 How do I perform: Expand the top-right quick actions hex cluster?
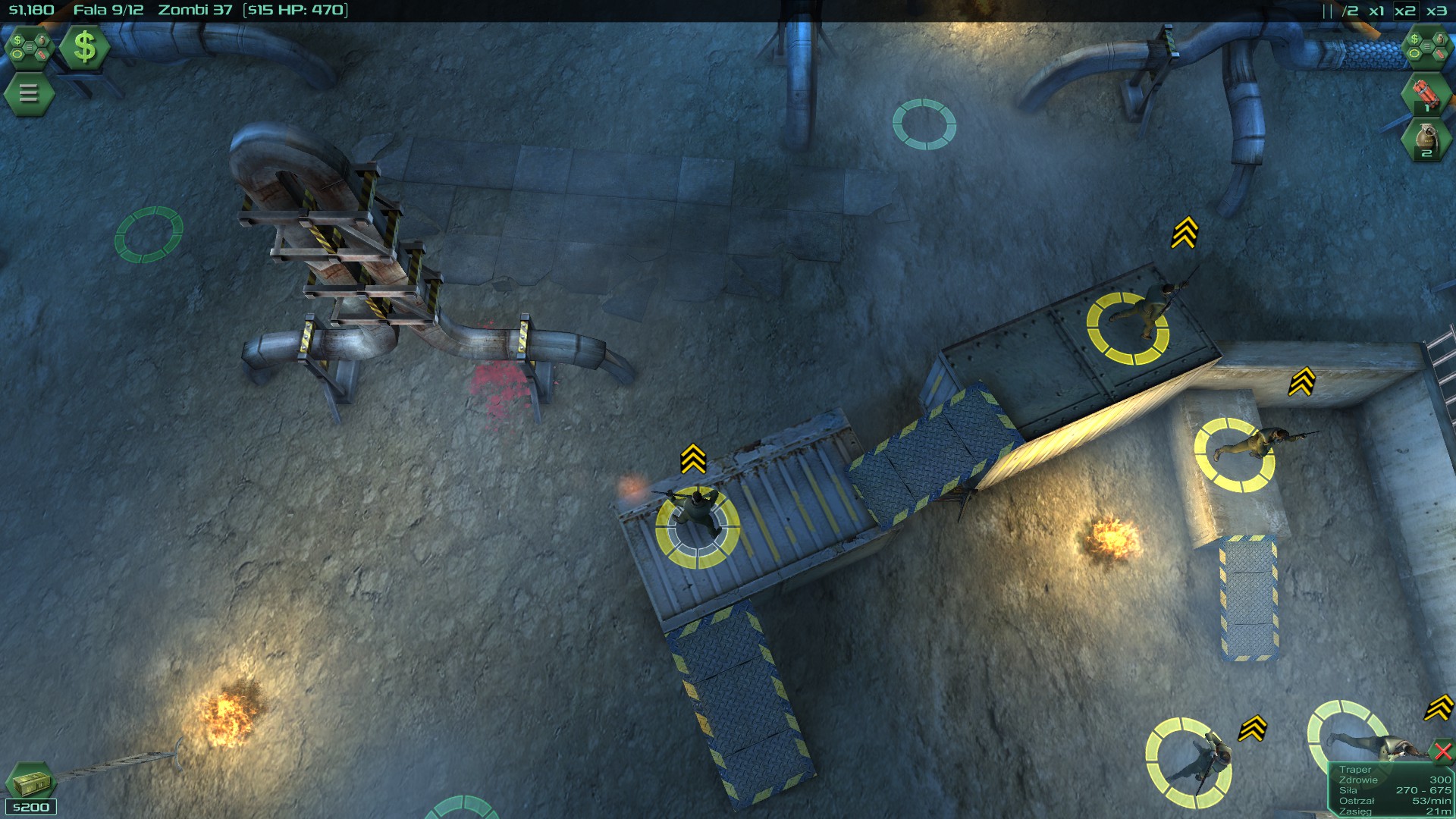tap(1427, 46)
